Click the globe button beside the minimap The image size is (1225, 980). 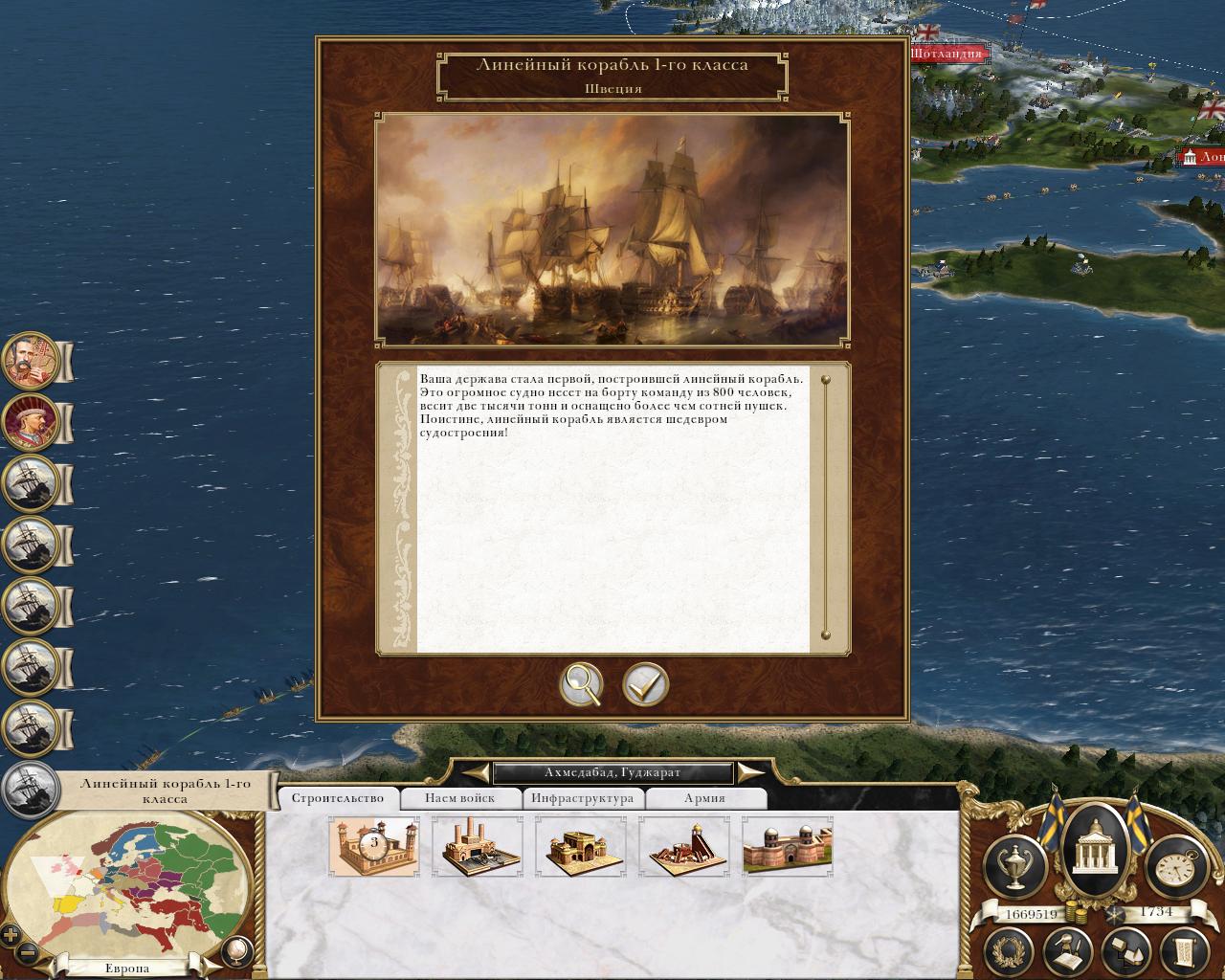pos(235,950)
